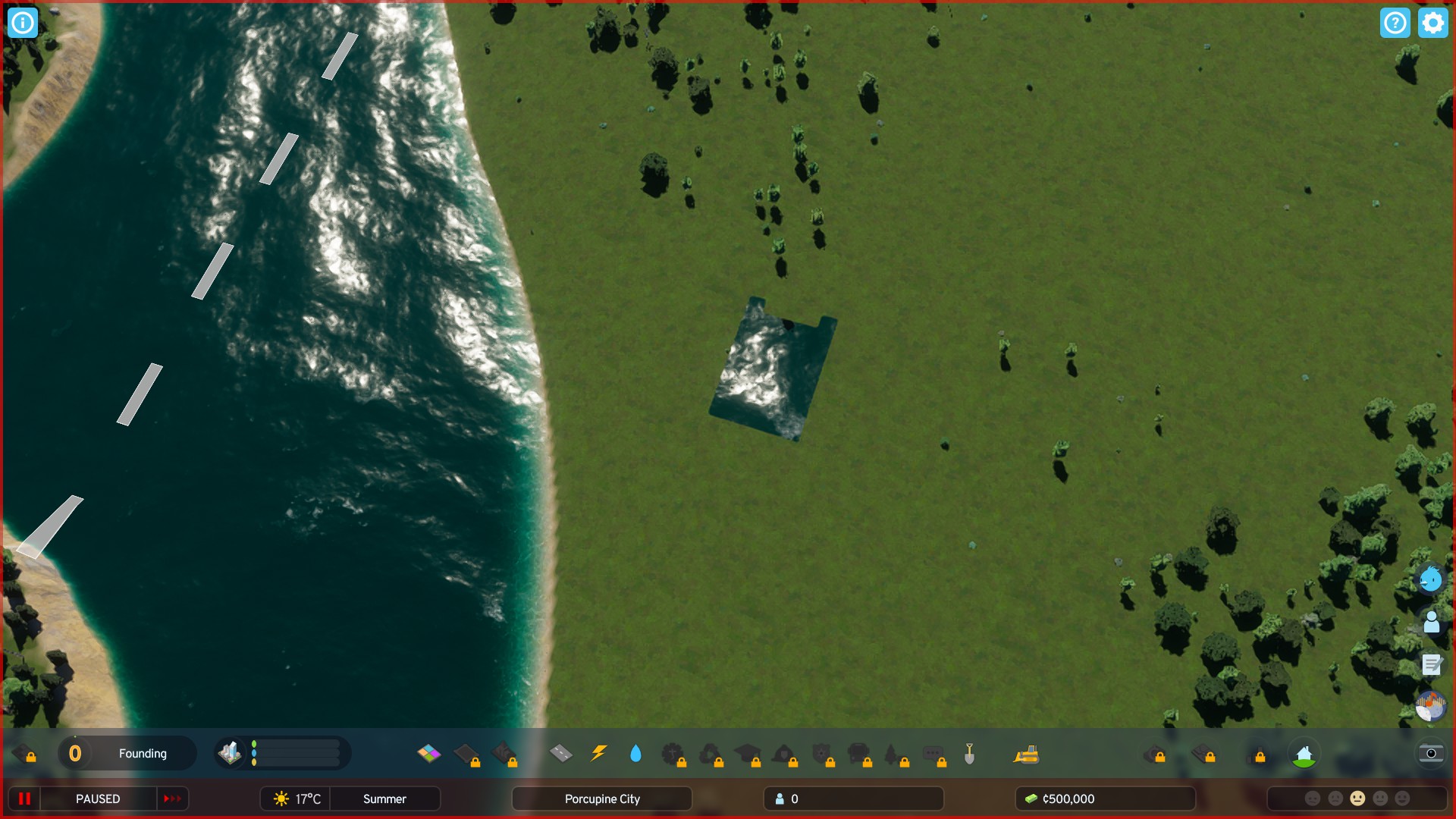The image size is (1456, 819).
Task: Open the Porcupine City name panel
Action: (601, 799)
